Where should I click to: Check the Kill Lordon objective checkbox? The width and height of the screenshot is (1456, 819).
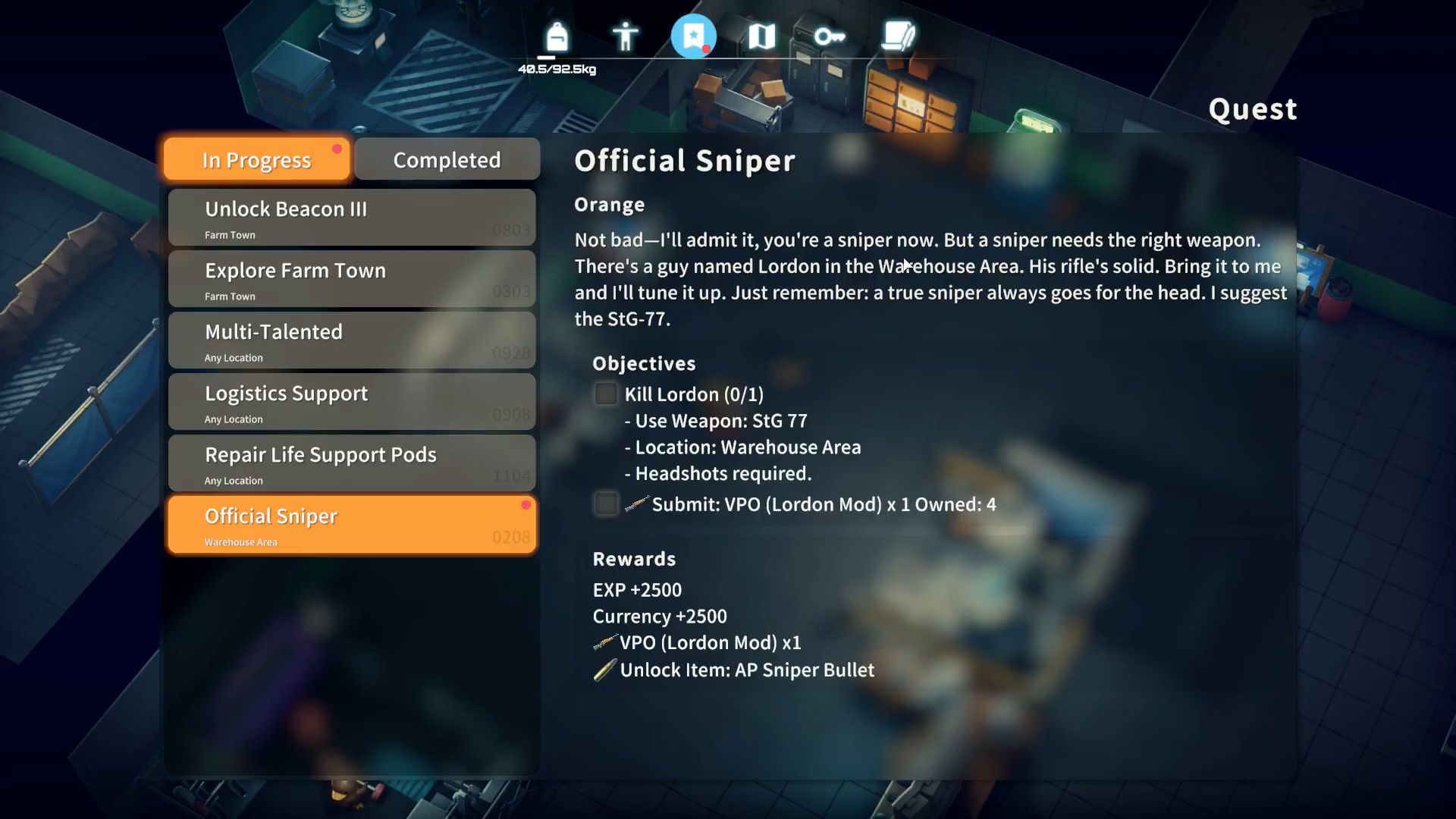click(606, 394)
